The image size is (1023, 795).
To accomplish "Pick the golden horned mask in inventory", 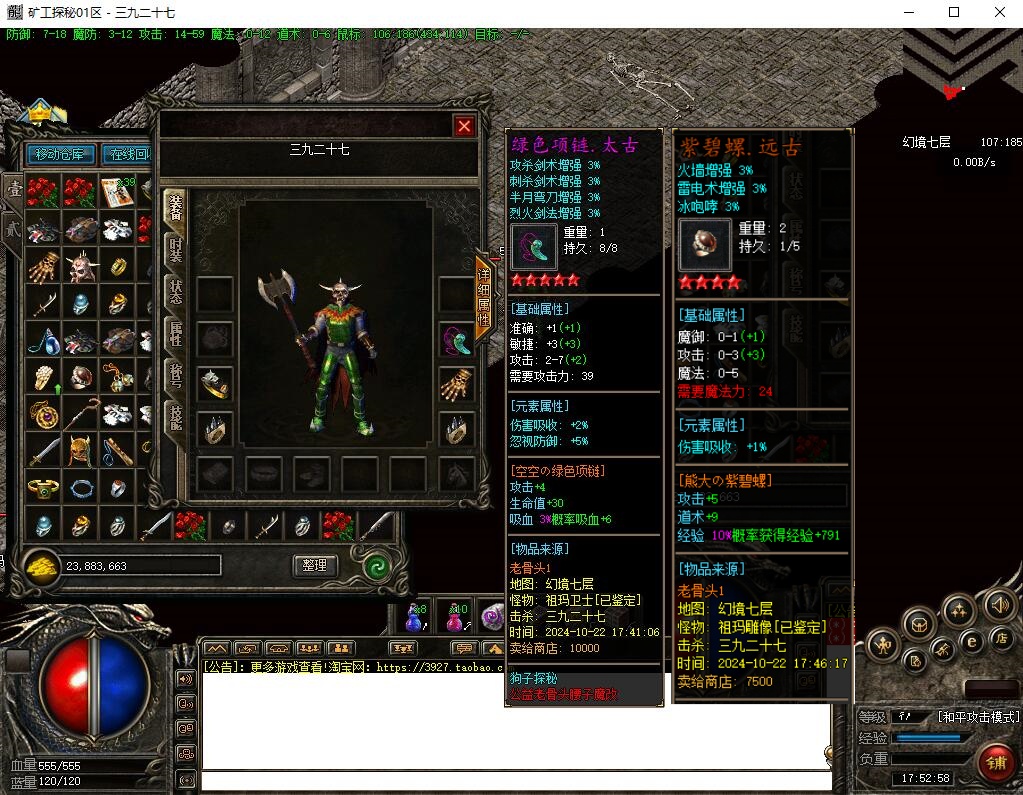I will pyautogui.click(x=80, y=451).
